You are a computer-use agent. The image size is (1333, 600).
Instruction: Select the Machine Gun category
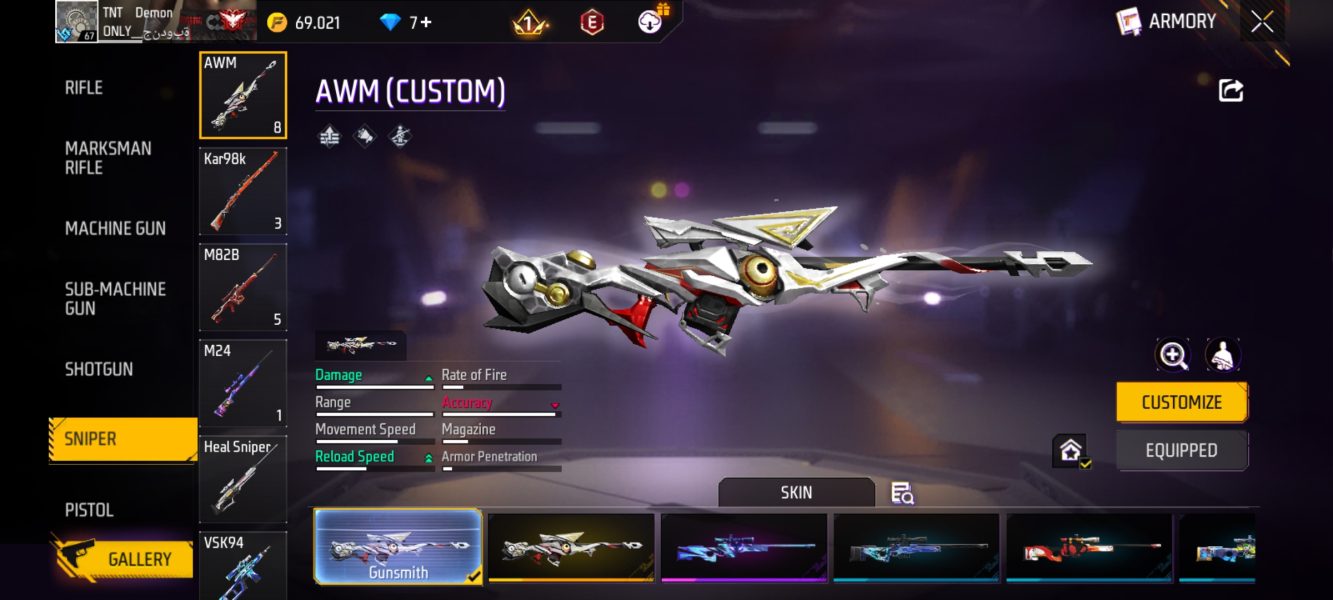pyautogui.click(x=115, y=228)
